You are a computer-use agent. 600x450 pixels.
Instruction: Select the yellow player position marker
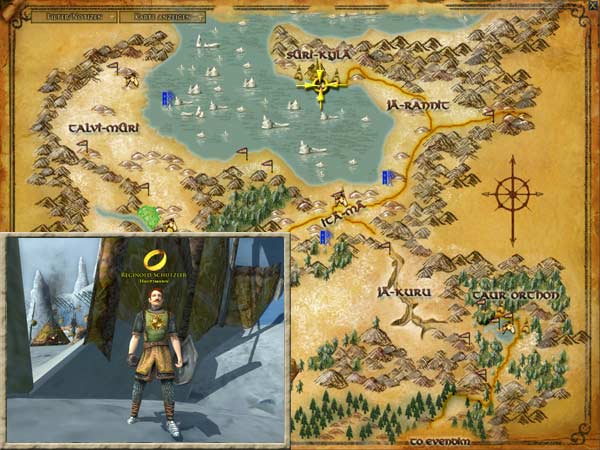(x=320, y=81)
